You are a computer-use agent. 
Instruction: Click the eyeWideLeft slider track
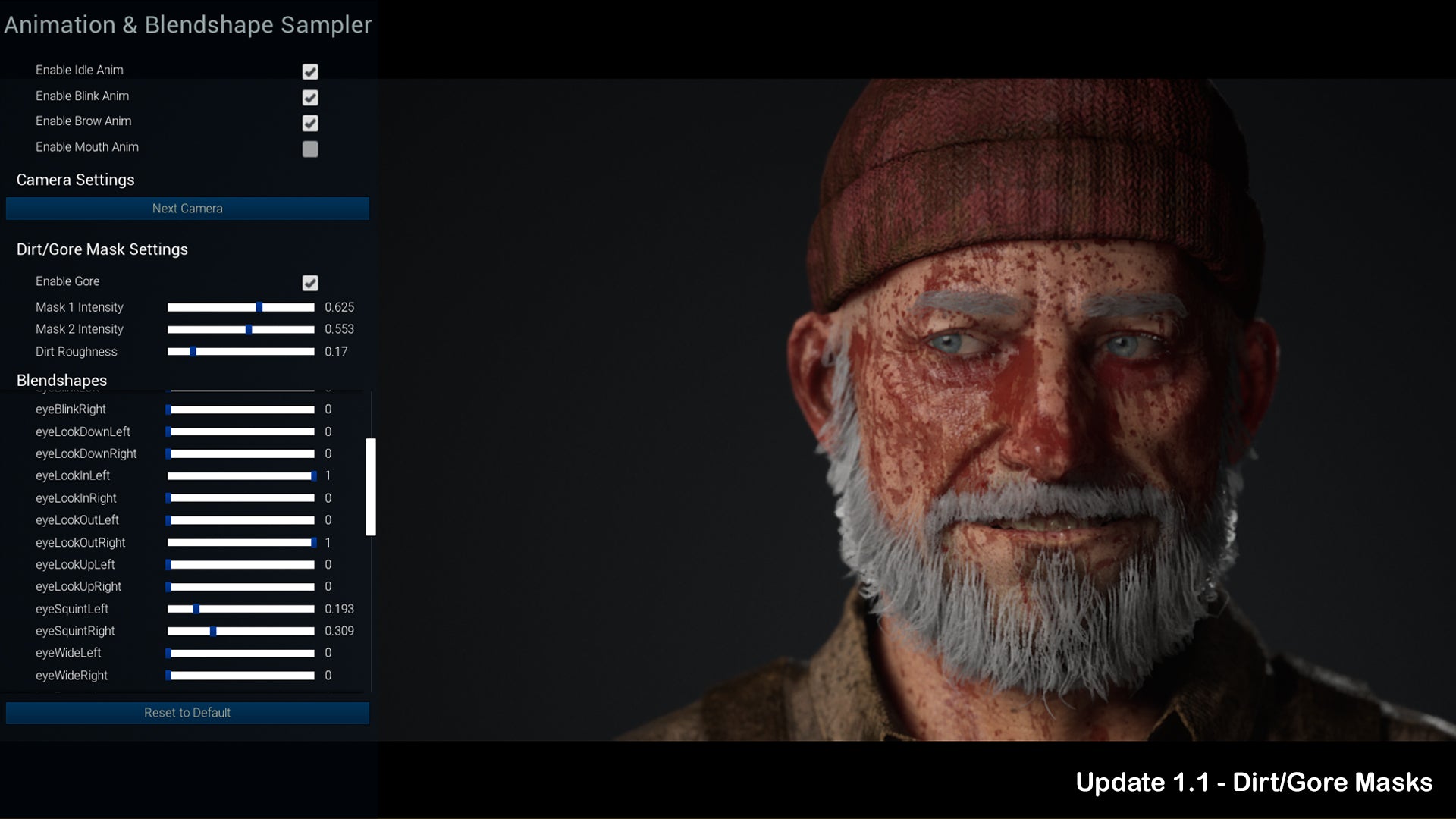coord(241,653)
